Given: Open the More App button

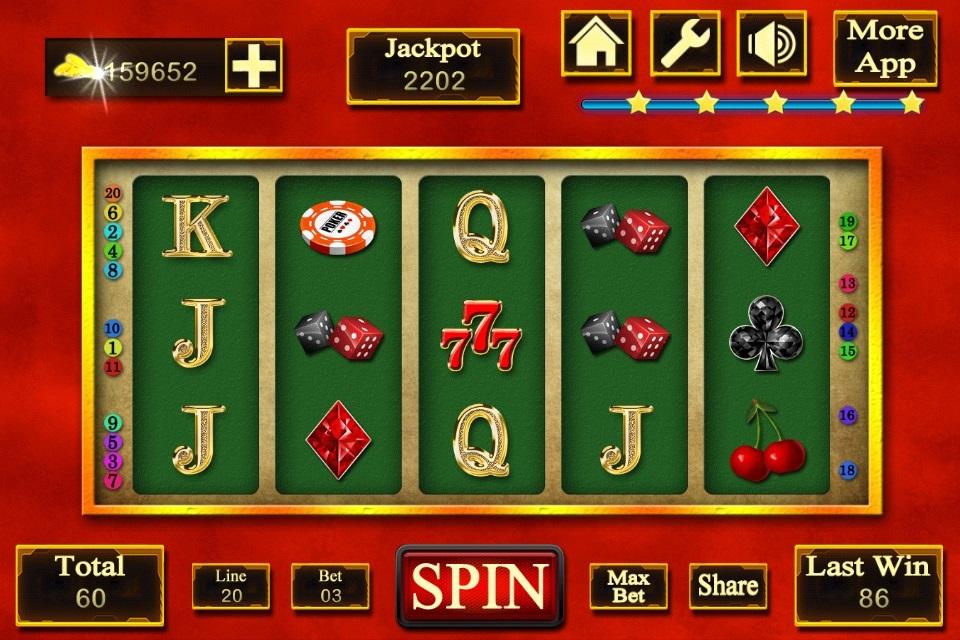Looking at the screenshot, I should 885,48.
